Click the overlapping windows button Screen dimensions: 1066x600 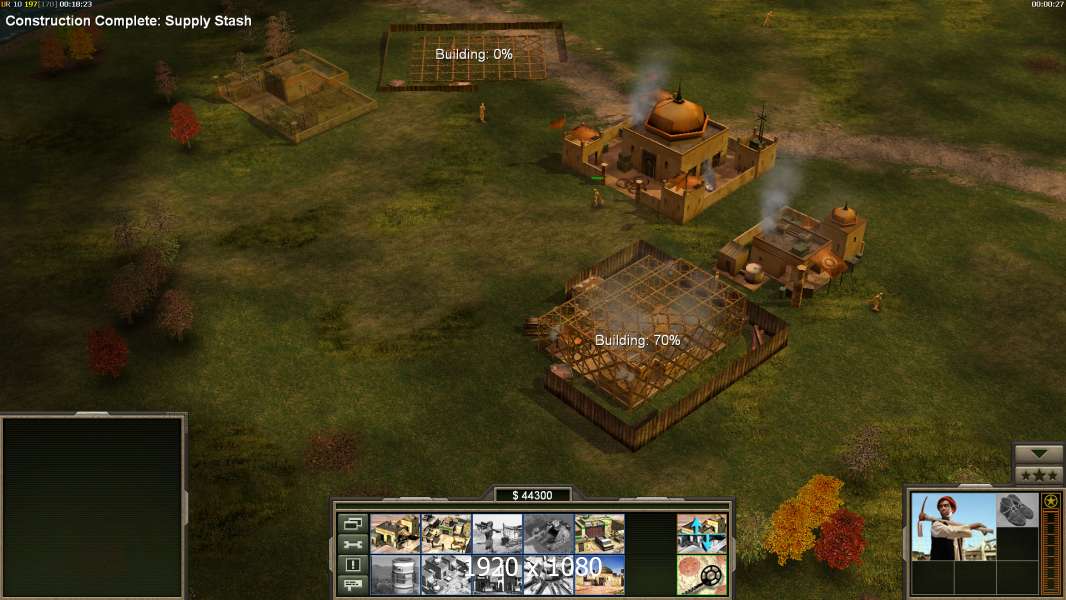click(352, 523)
